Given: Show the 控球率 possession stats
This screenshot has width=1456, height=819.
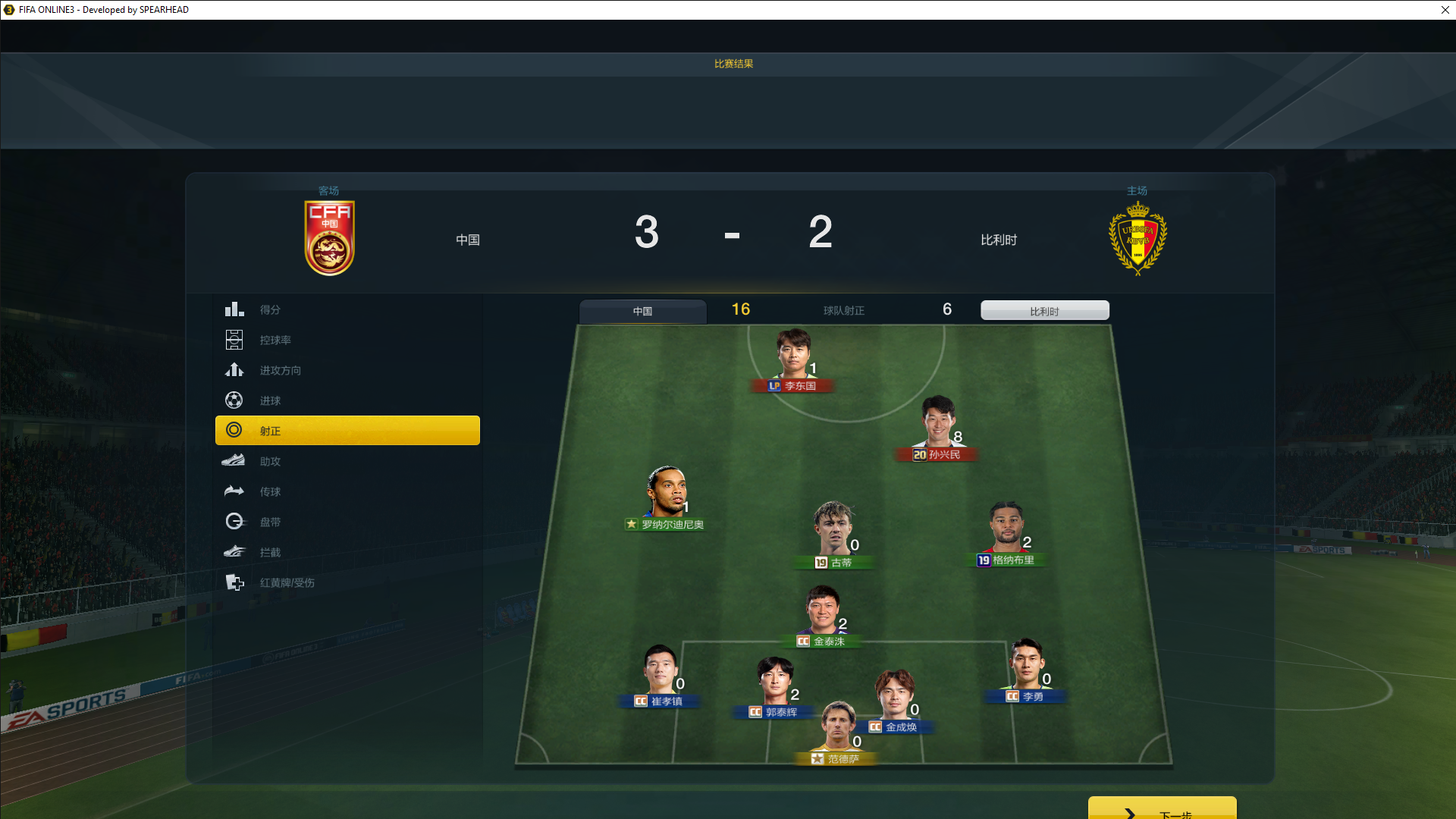Looking at the screenshot, I should pyautogui.click(x=275, y=340).
